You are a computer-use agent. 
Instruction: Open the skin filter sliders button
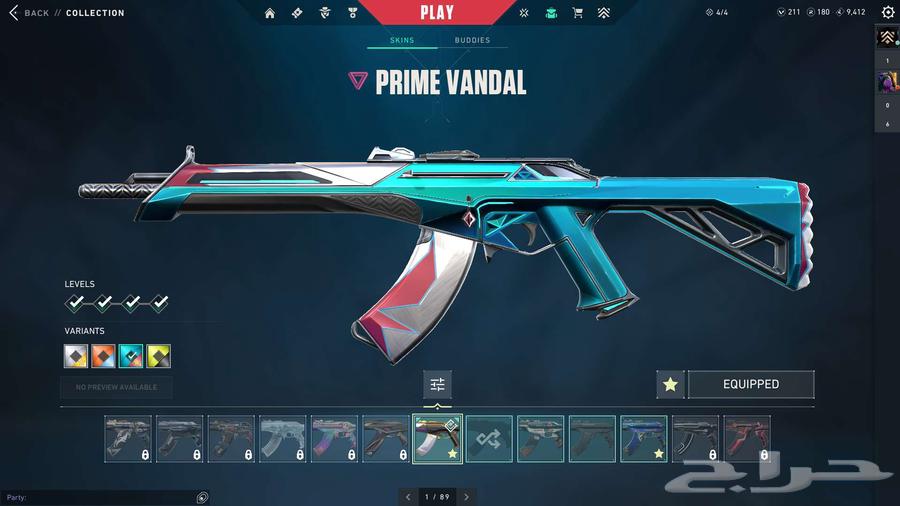437,384
